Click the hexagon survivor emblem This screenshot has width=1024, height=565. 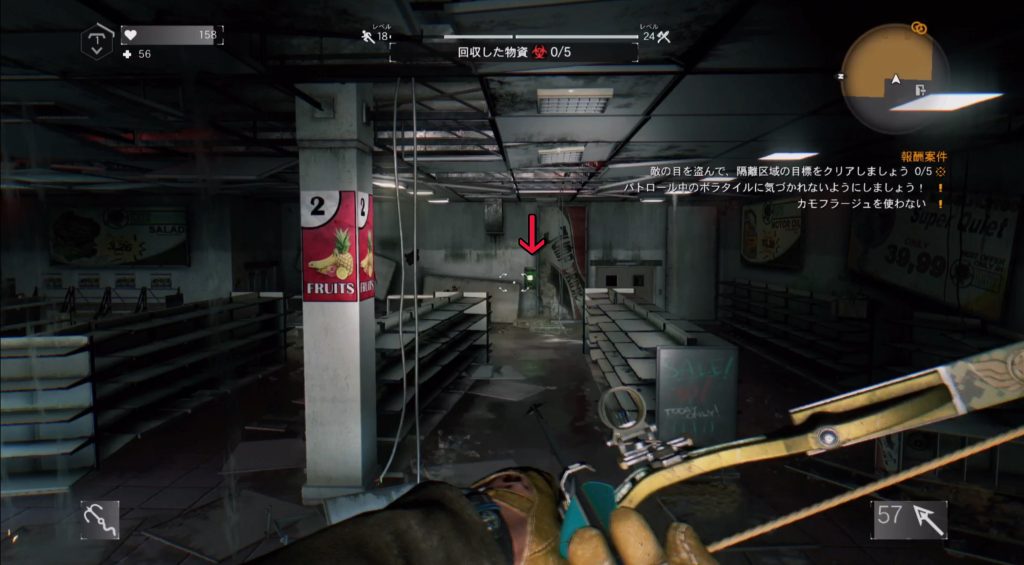97,42
